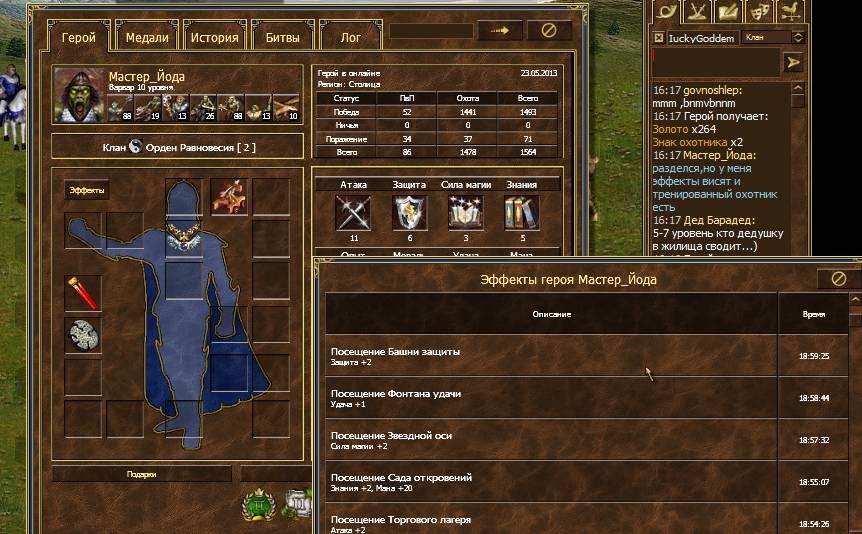
Task: Click the Герой tab
Action: pos(78,38)
